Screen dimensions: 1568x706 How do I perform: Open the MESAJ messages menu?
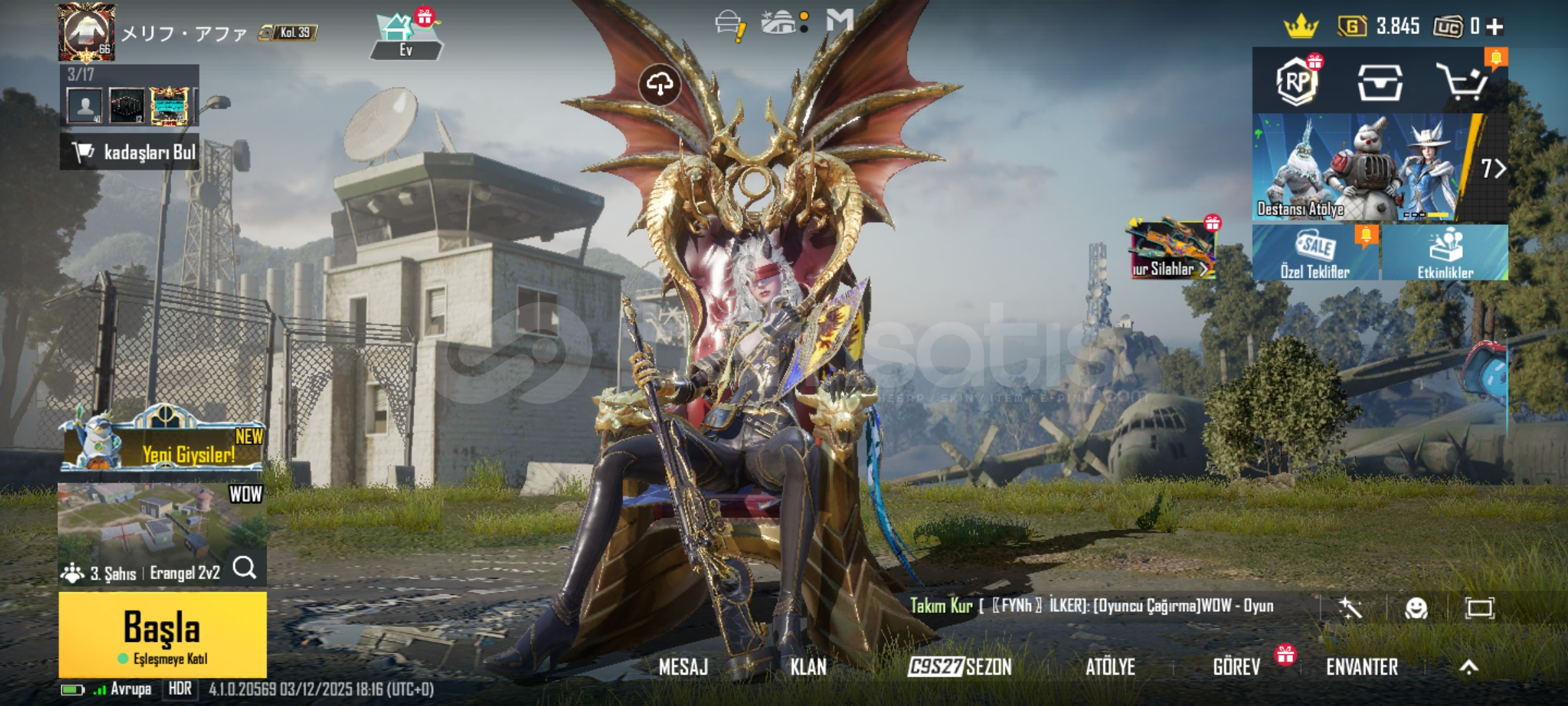pyautogui.click(x=683, y=667)
